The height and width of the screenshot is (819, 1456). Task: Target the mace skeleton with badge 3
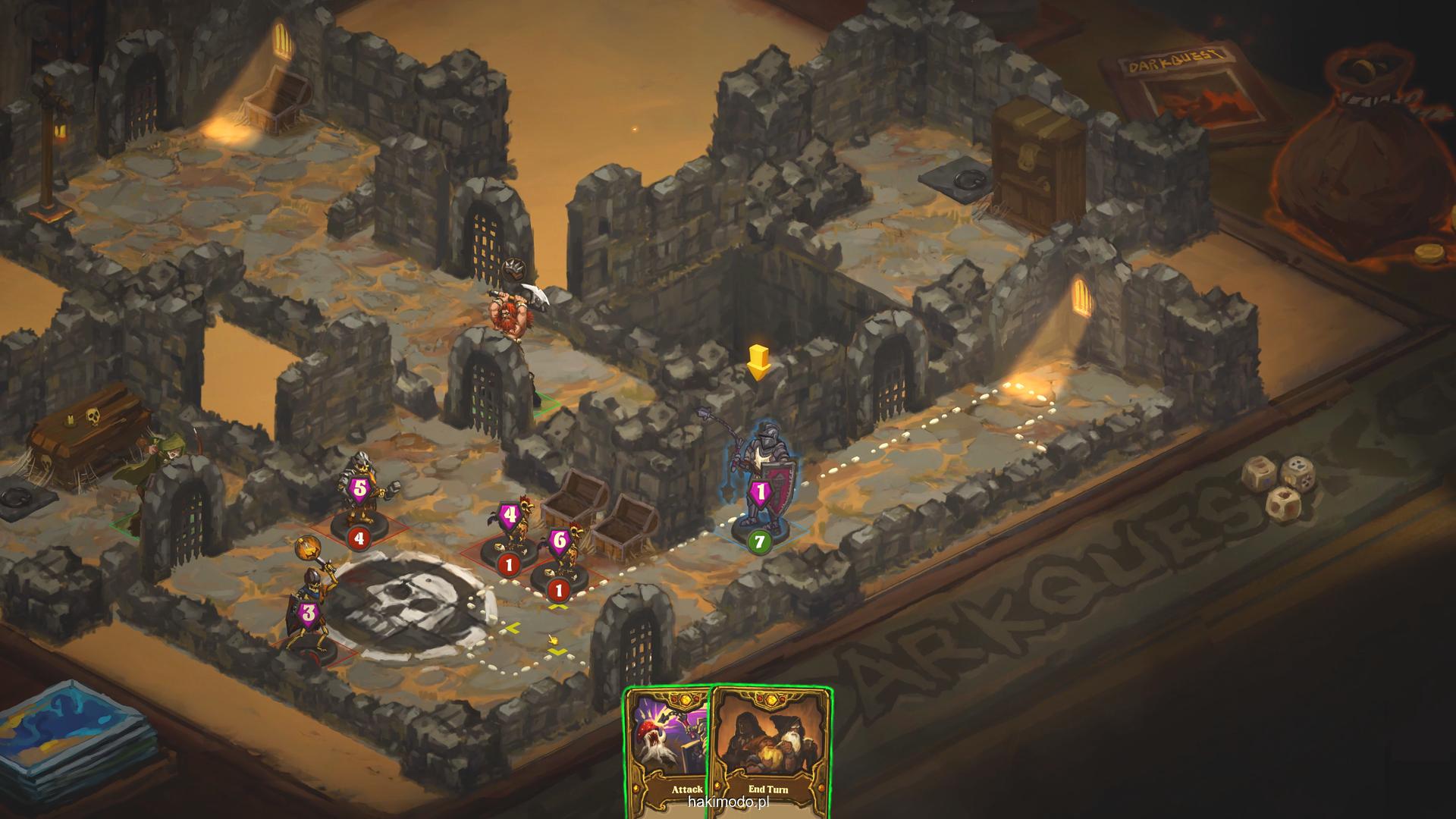tap(311, 614)
